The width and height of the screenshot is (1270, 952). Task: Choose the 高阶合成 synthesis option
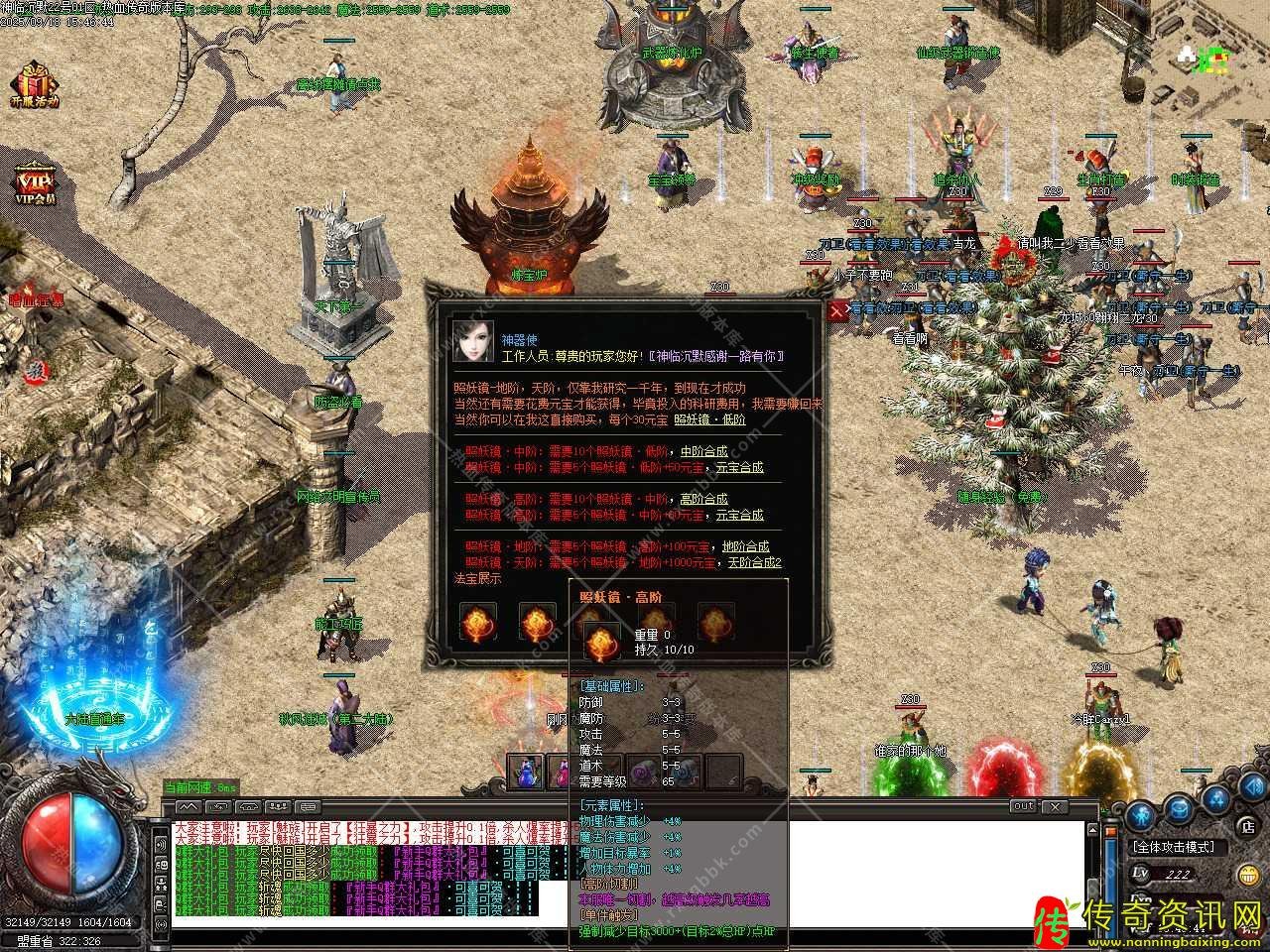[x=704, y=499]
